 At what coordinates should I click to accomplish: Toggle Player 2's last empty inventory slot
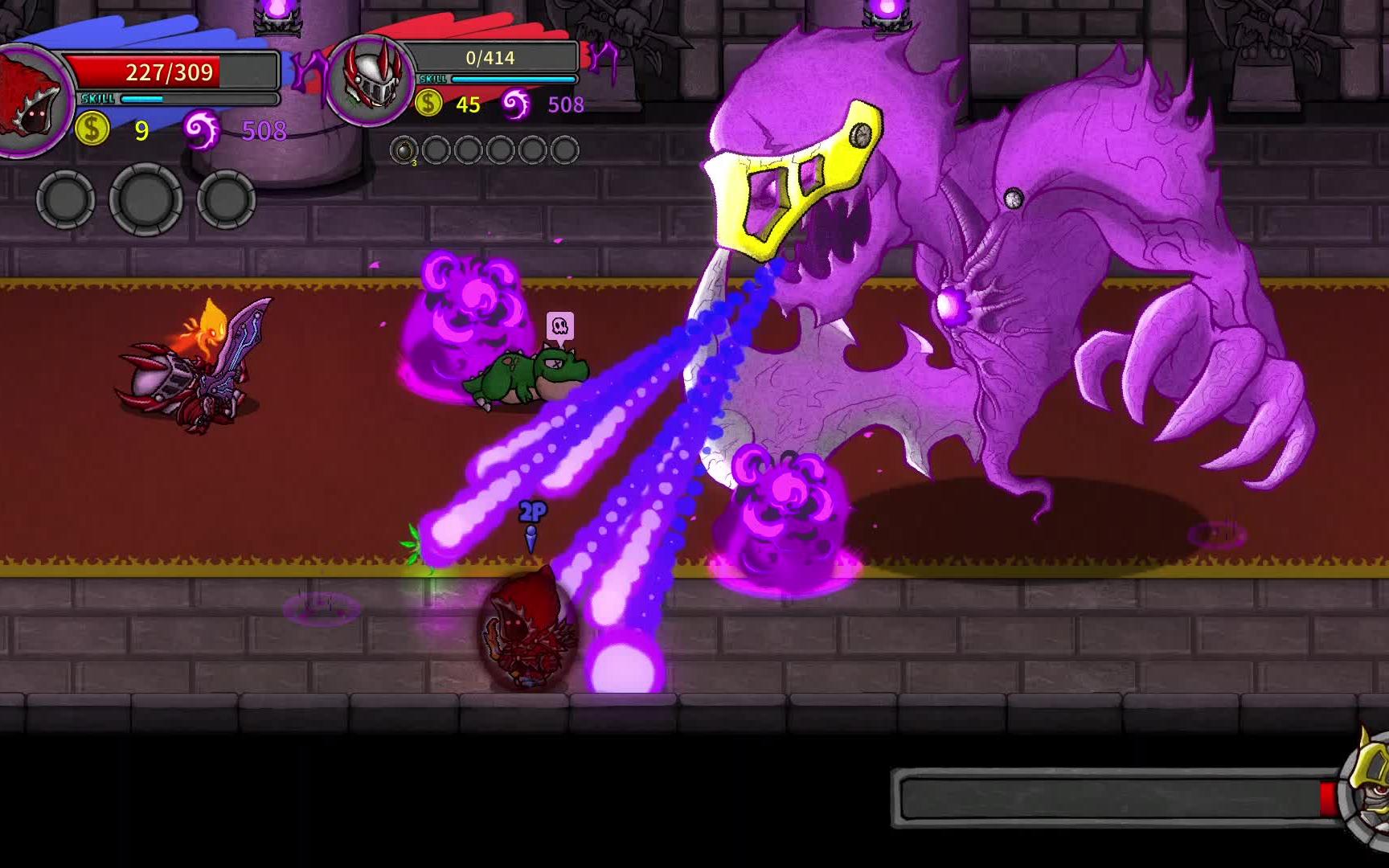[565, 149]
